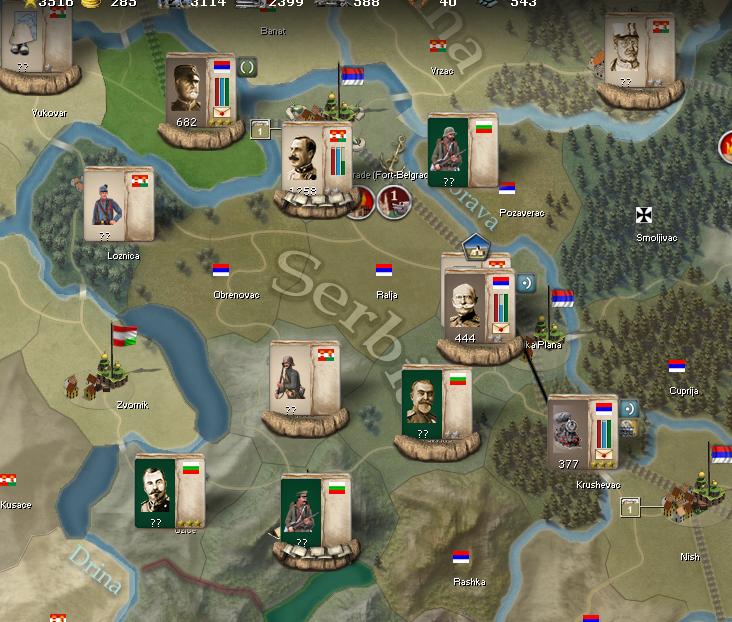Click the posture icon beside the 377 stack
Viewport: 732px width, 622px height.
pyautogui.click(x=629, y=408)
